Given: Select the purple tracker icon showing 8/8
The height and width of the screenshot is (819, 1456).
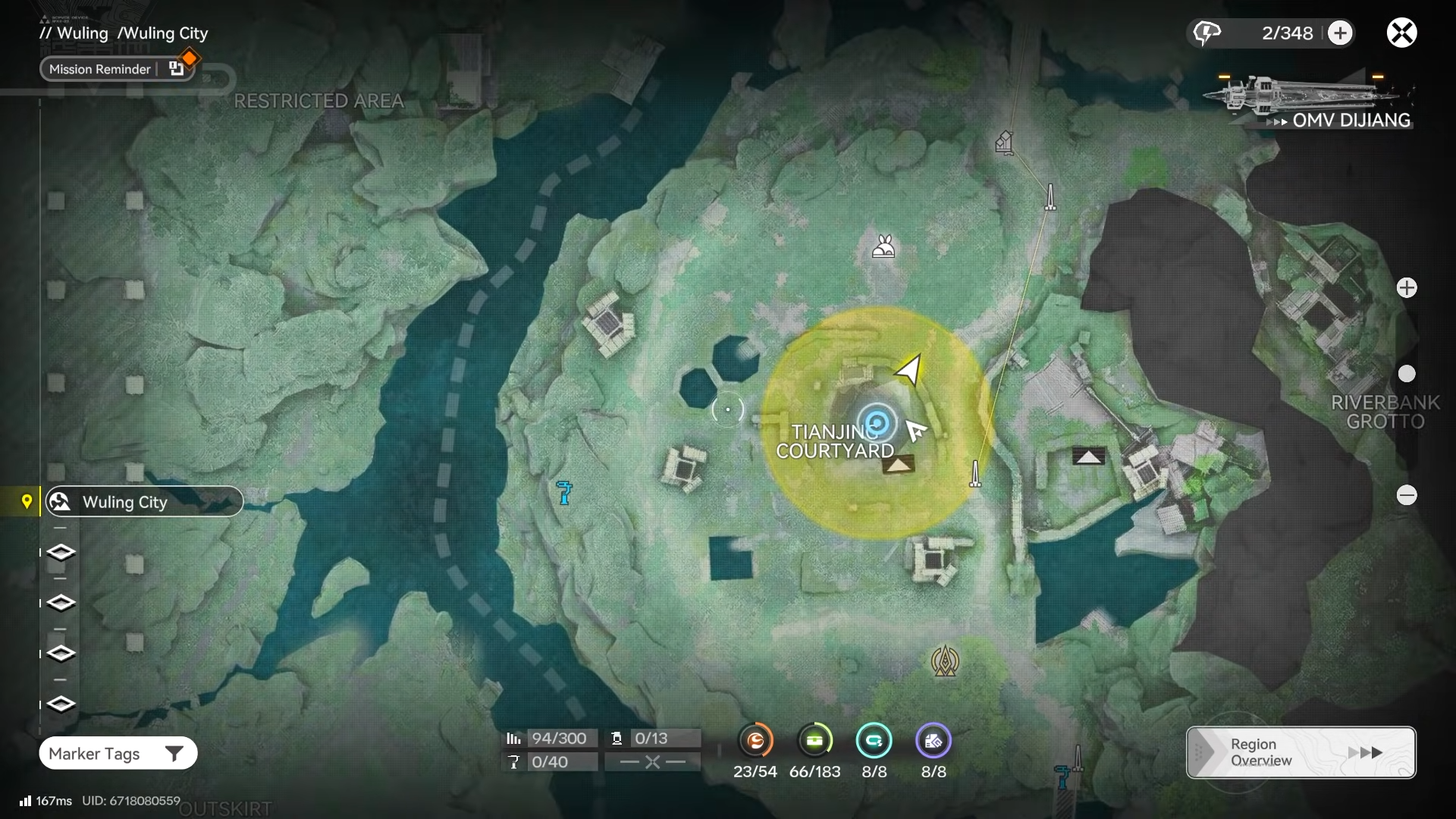Looking at the screenshot, I should pyautogui.click(x=933, y=741).
